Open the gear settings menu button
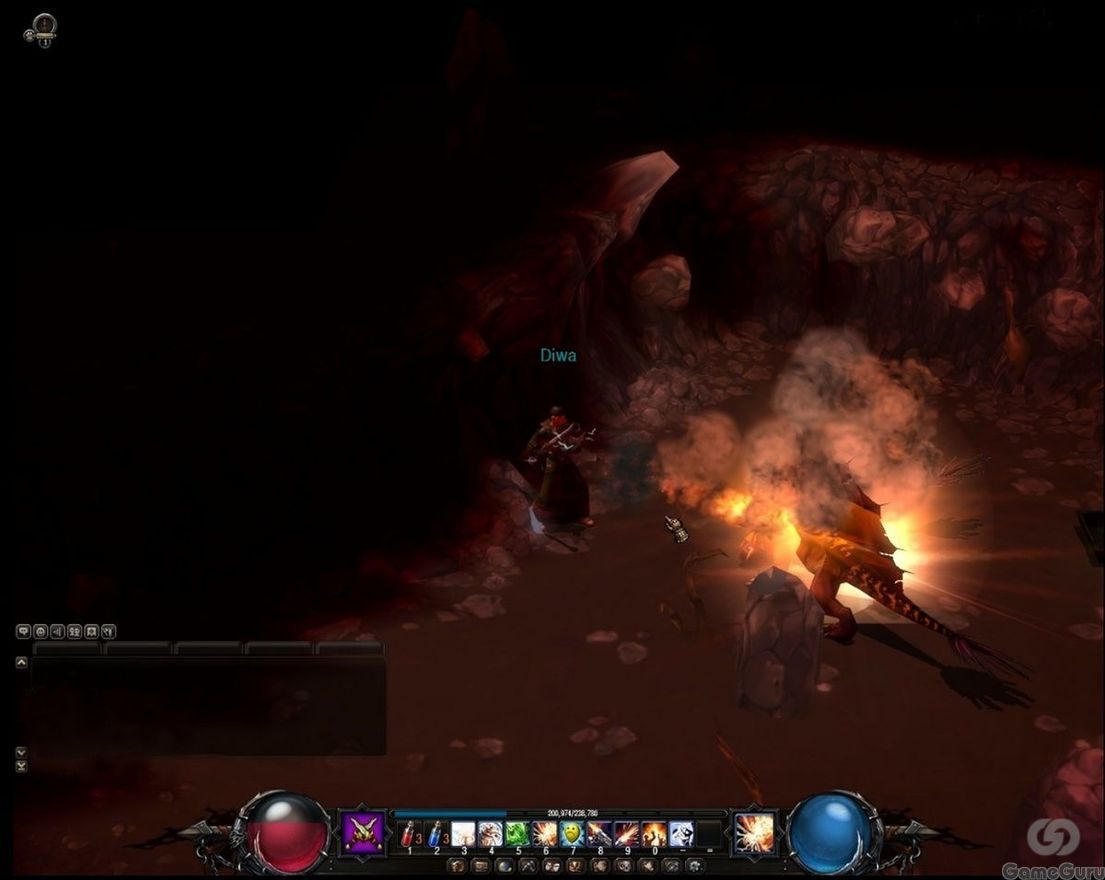This screenshot has height=880, width=1105. click(x=695, y=865)
